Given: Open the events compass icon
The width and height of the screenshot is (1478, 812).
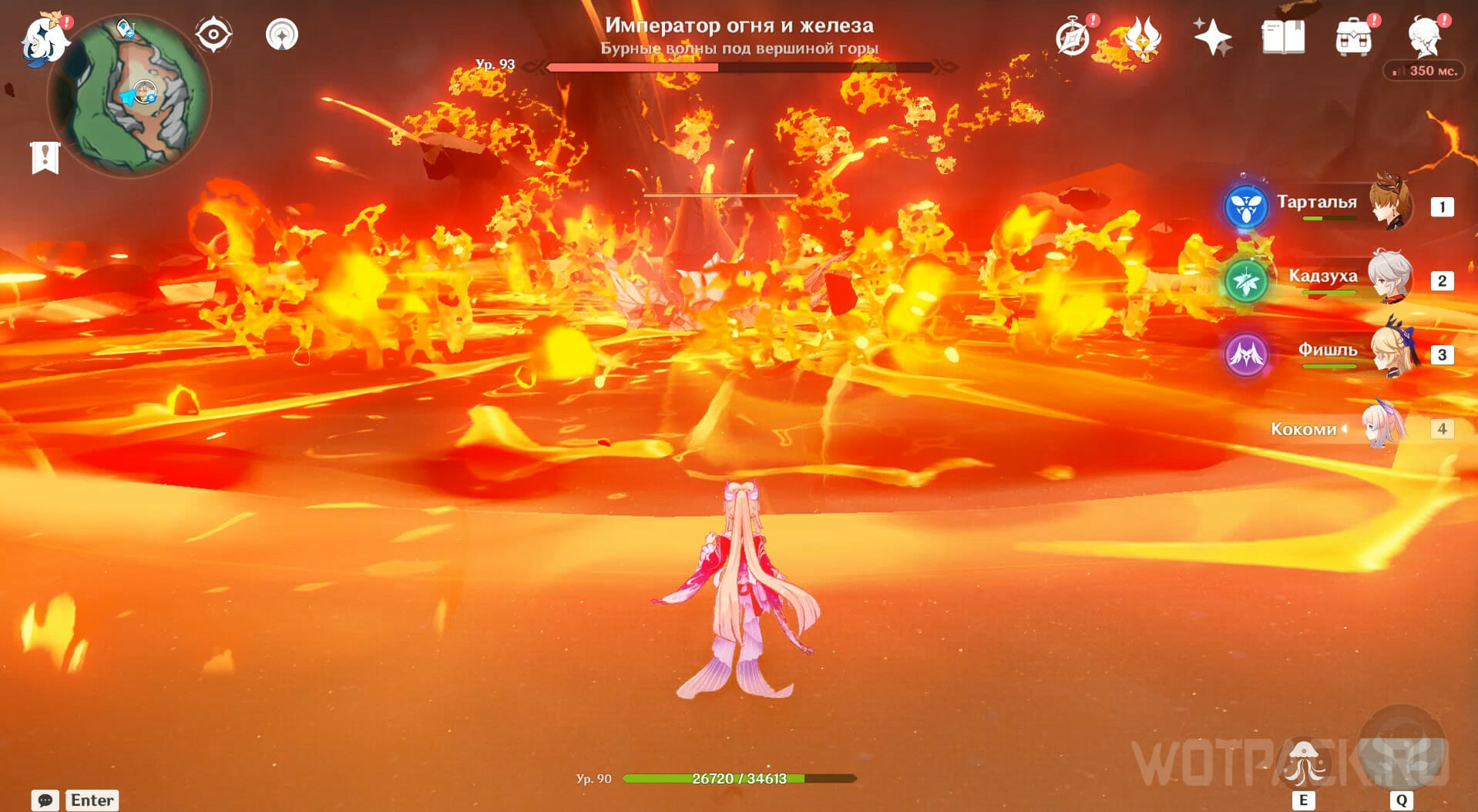Looking at the screenshot, I should click(x=1073, y=37).
